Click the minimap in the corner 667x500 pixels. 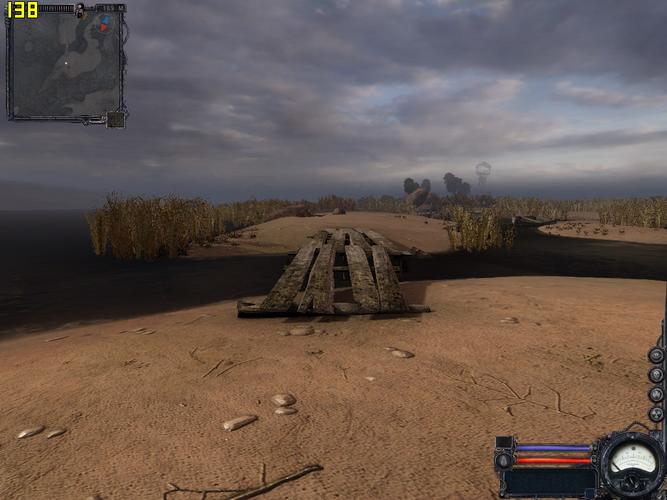click(66, 65)
